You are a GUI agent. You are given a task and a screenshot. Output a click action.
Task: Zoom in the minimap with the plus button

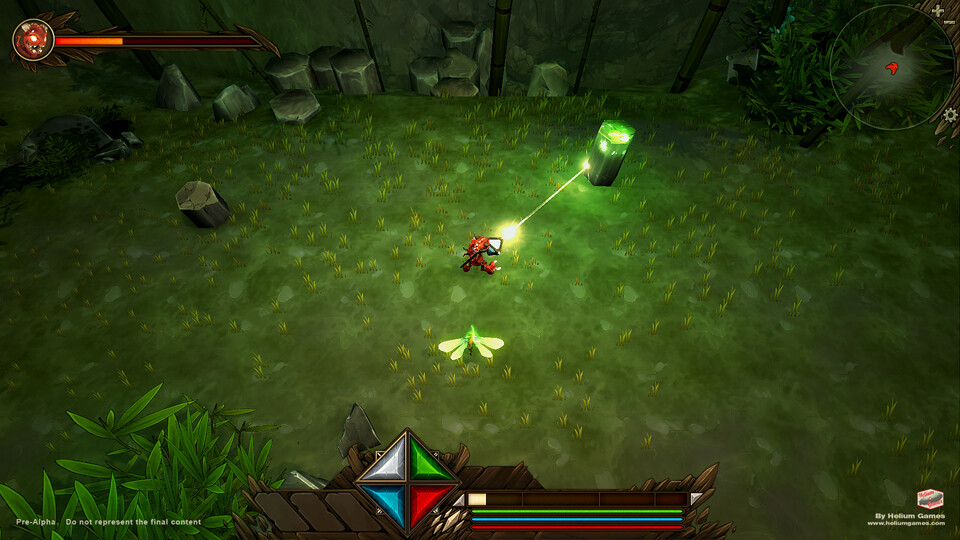pos(938,11)
